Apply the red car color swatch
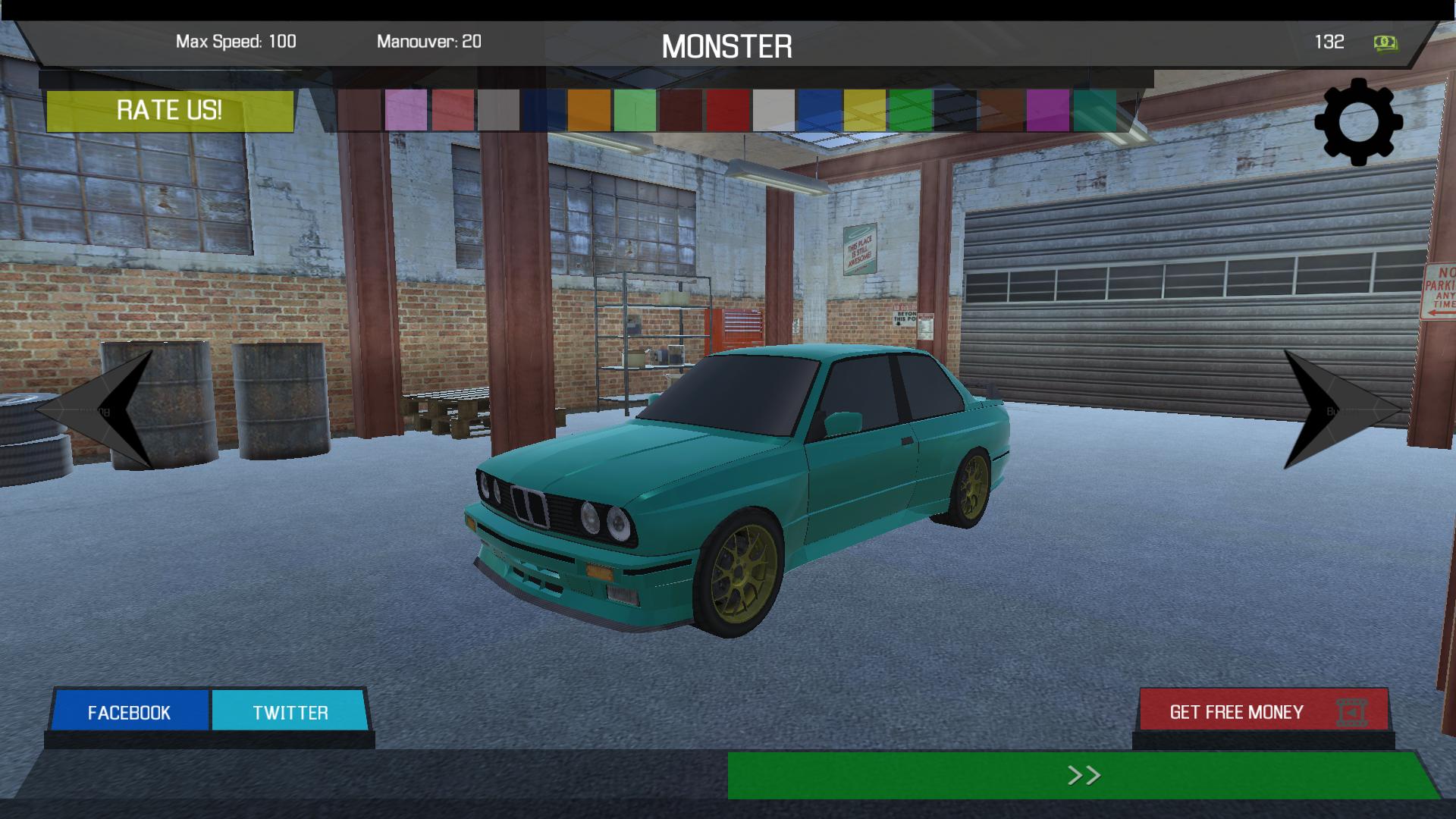1456x819 pixels. [x=726, y=114]
